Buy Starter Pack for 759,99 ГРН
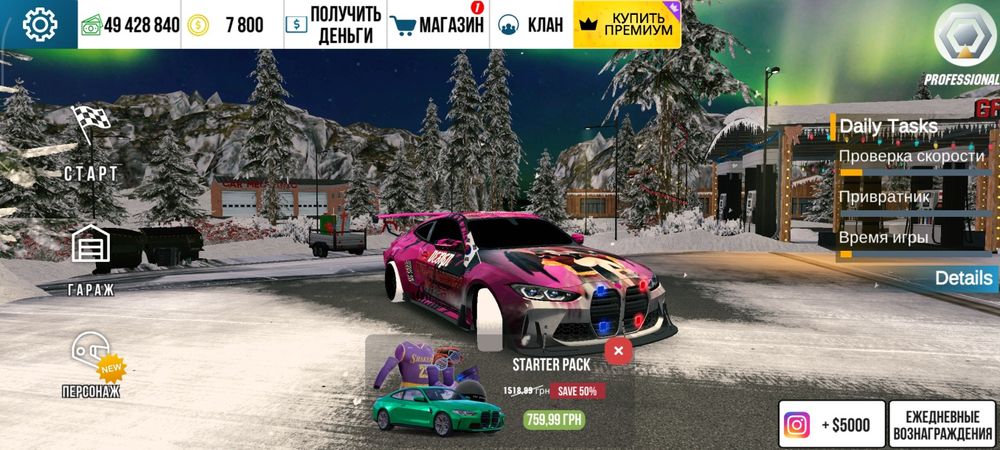1000x450 pixels. [x=554, y=420]
